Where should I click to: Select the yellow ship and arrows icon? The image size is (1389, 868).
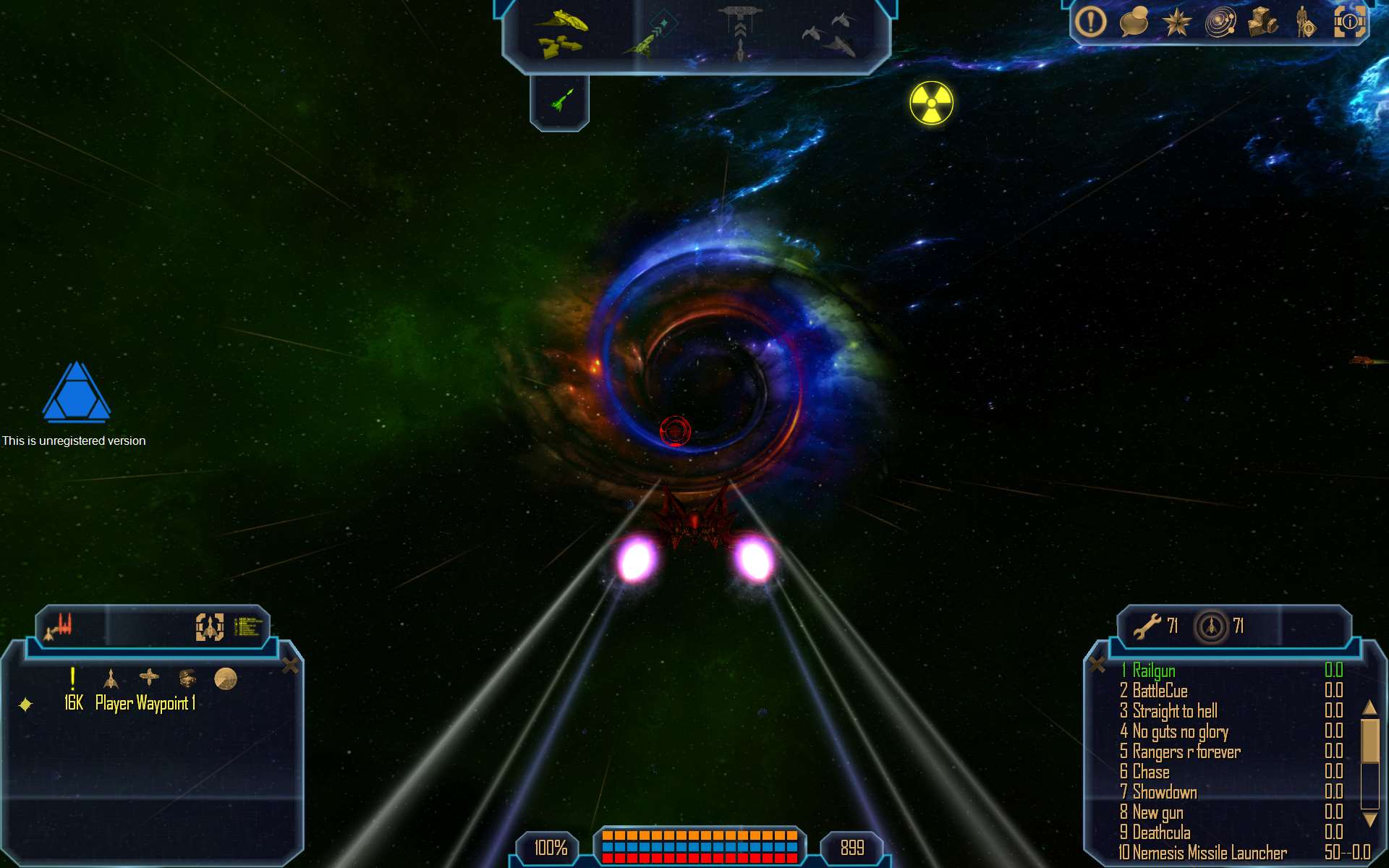point(561,34)
